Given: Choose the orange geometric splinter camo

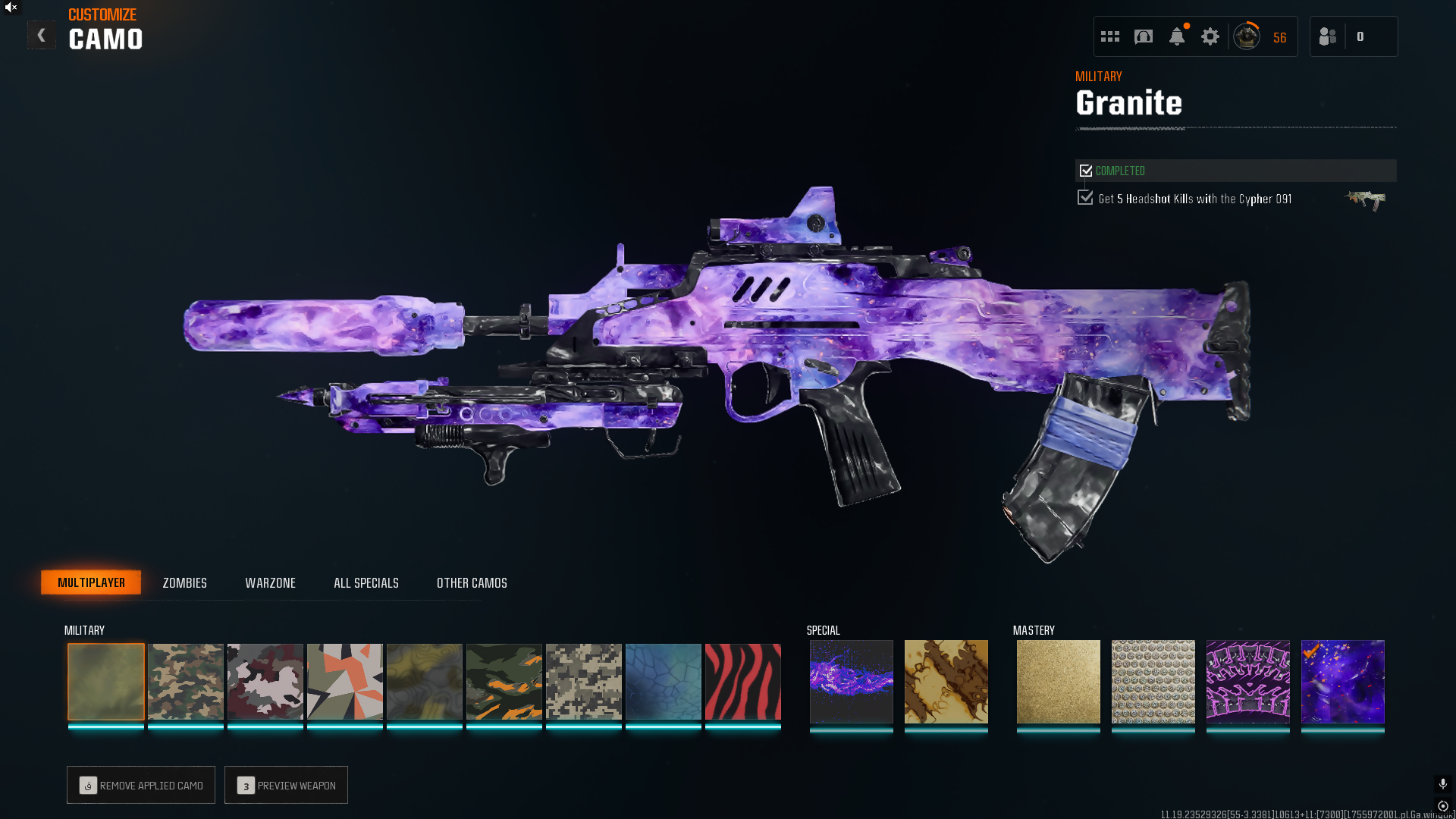Looking at the screenshot, I should 345,682.
